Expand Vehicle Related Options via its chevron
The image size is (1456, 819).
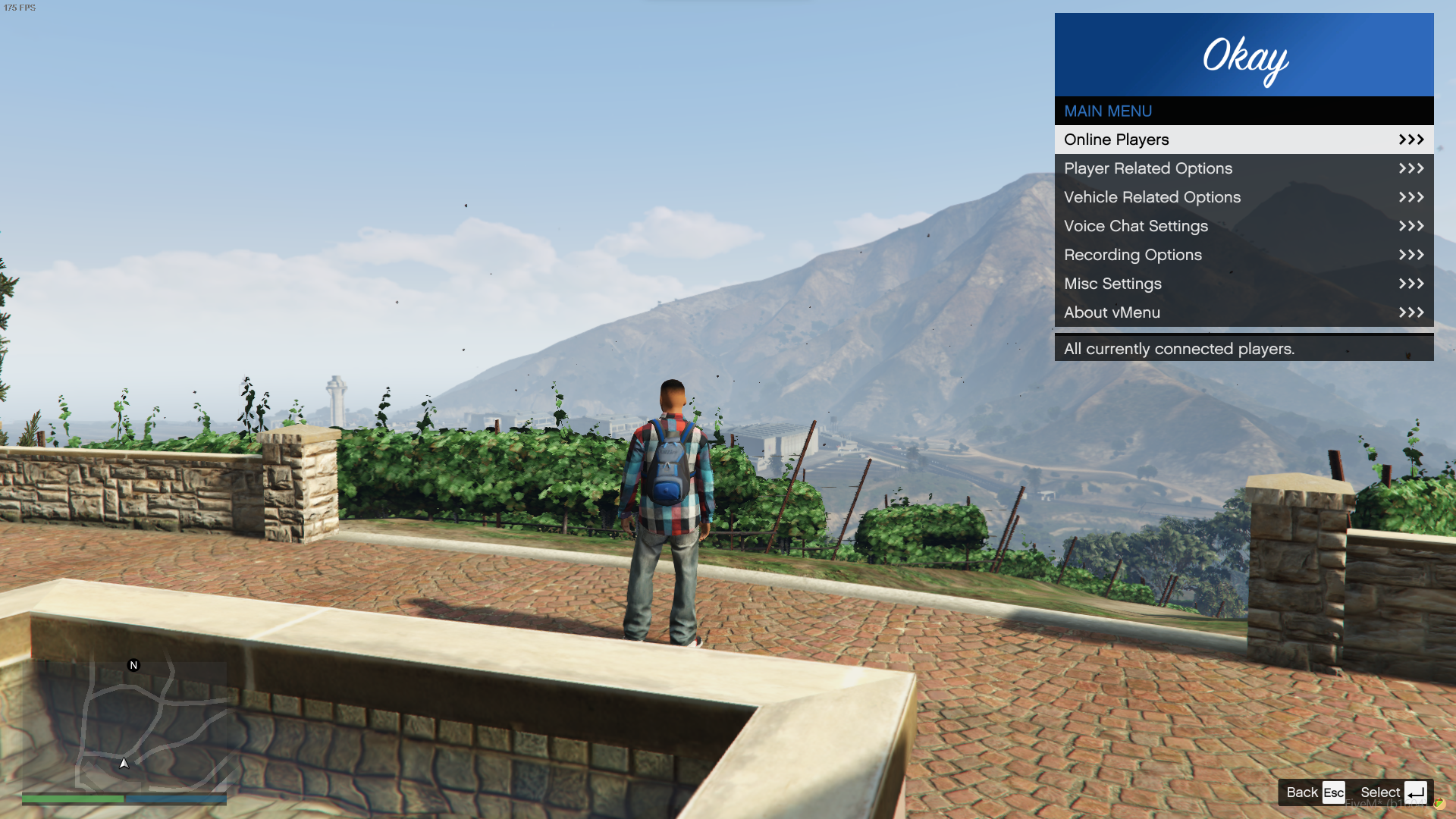tap(1410, 197)
